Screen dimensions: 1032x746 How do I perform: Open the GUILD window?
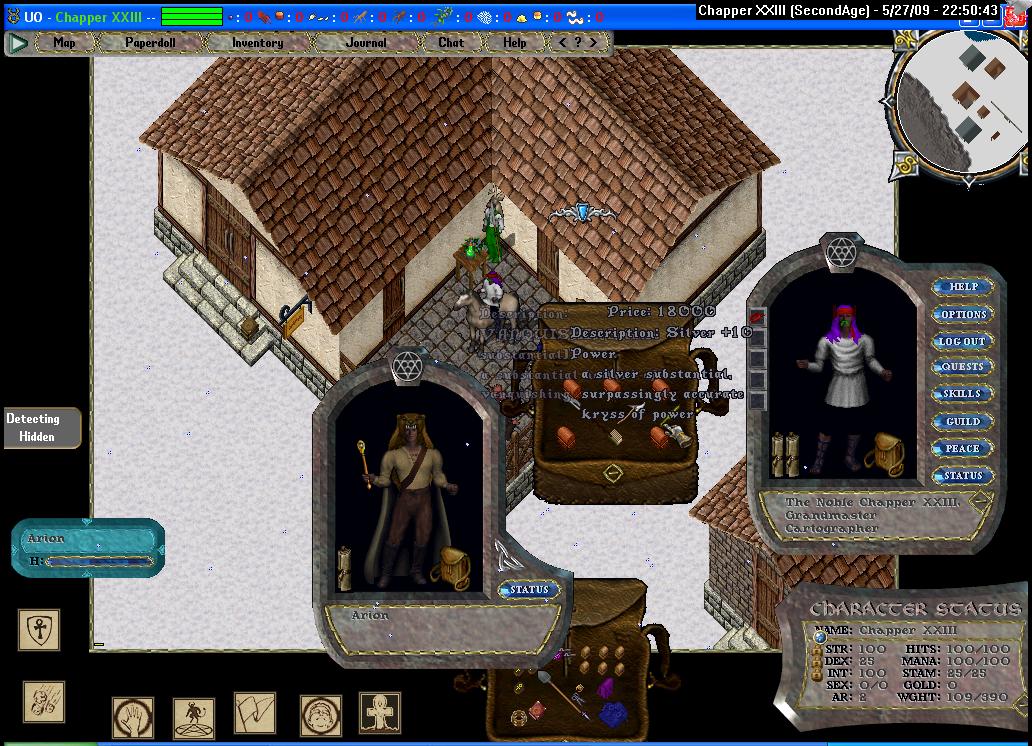pos(962,421)
